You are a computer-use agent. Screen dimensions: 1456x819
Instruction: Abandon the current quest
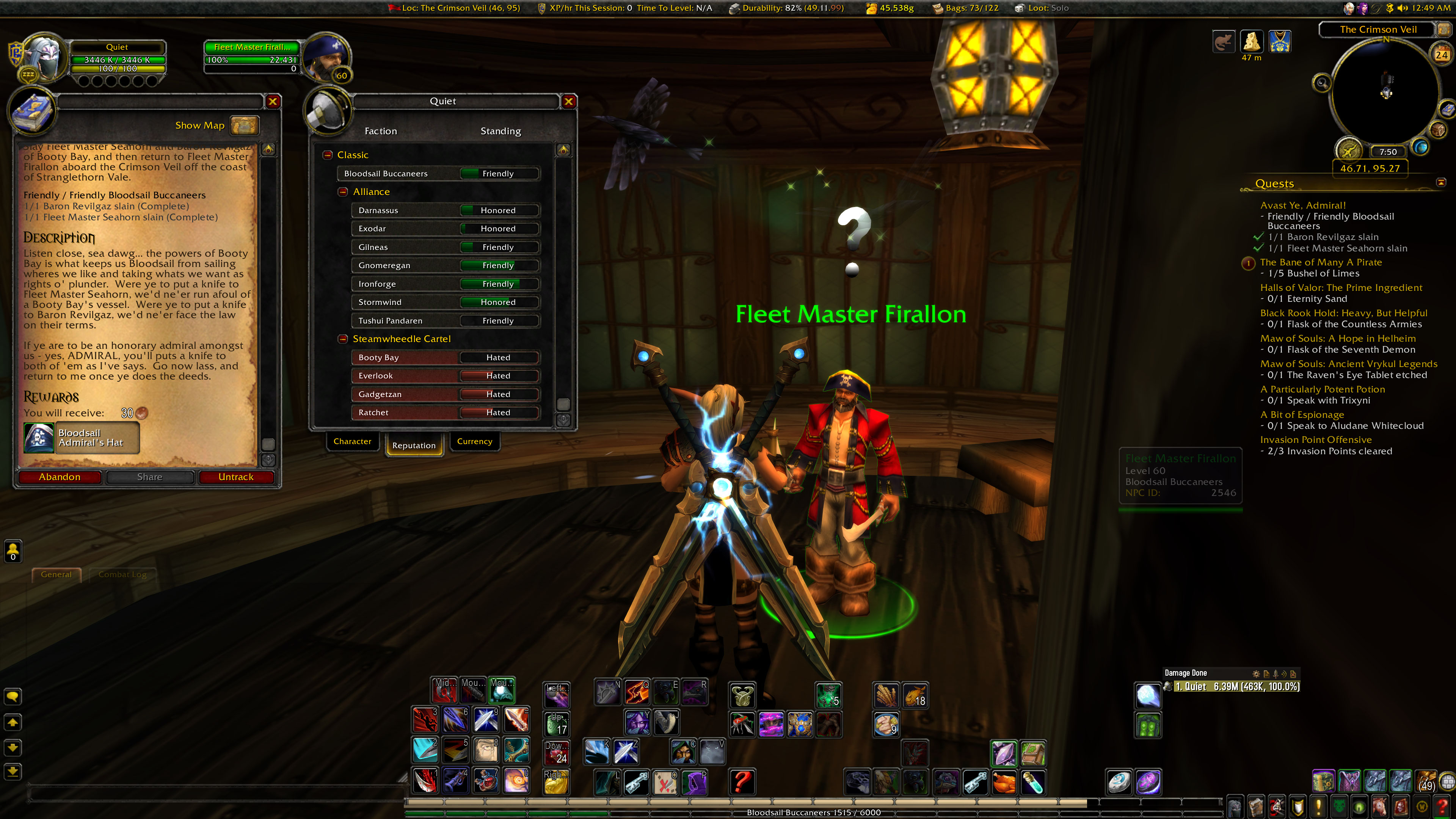[60, 477]
